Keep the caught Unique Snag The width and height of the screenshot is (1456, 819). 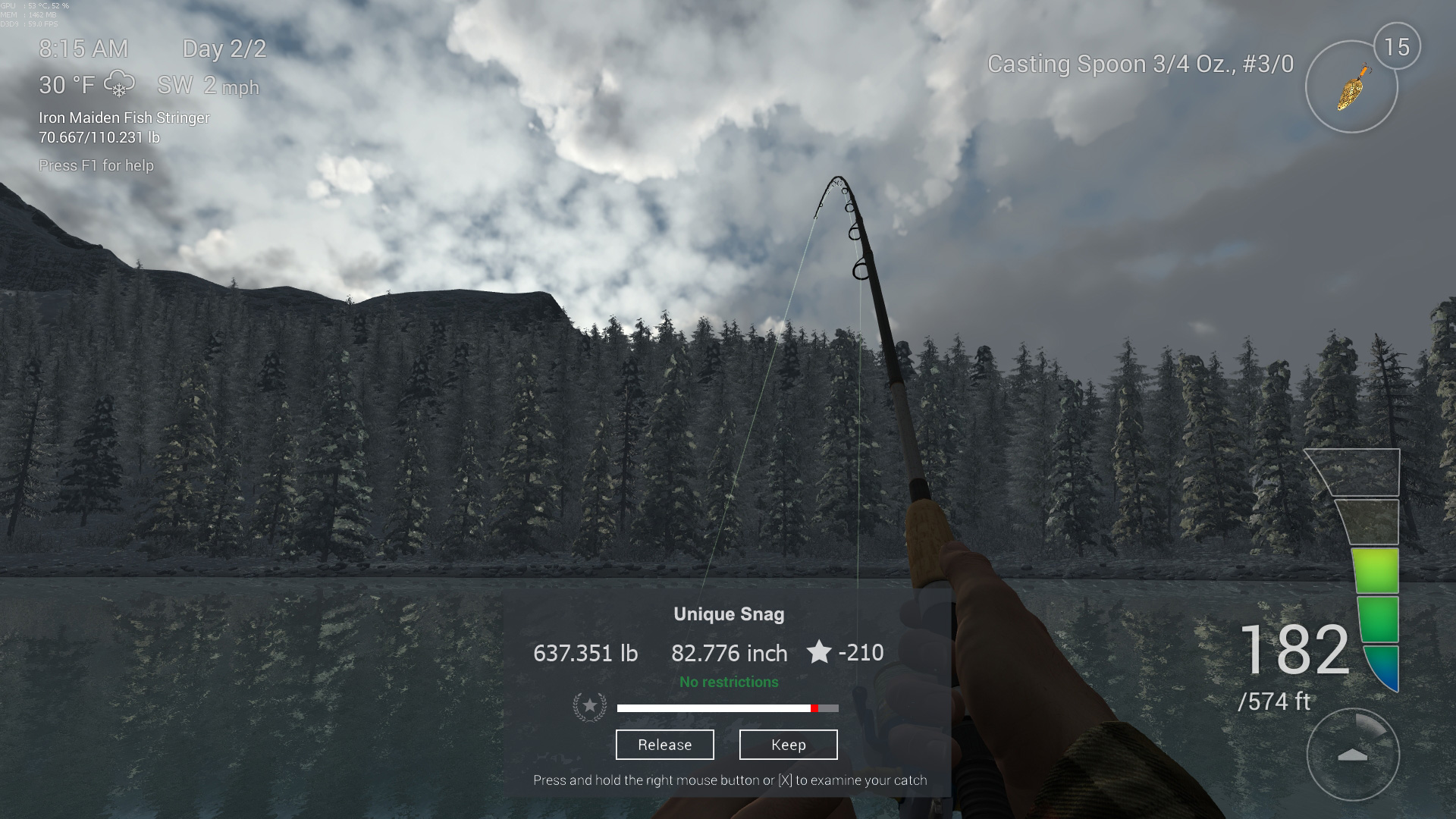point(788,745)
